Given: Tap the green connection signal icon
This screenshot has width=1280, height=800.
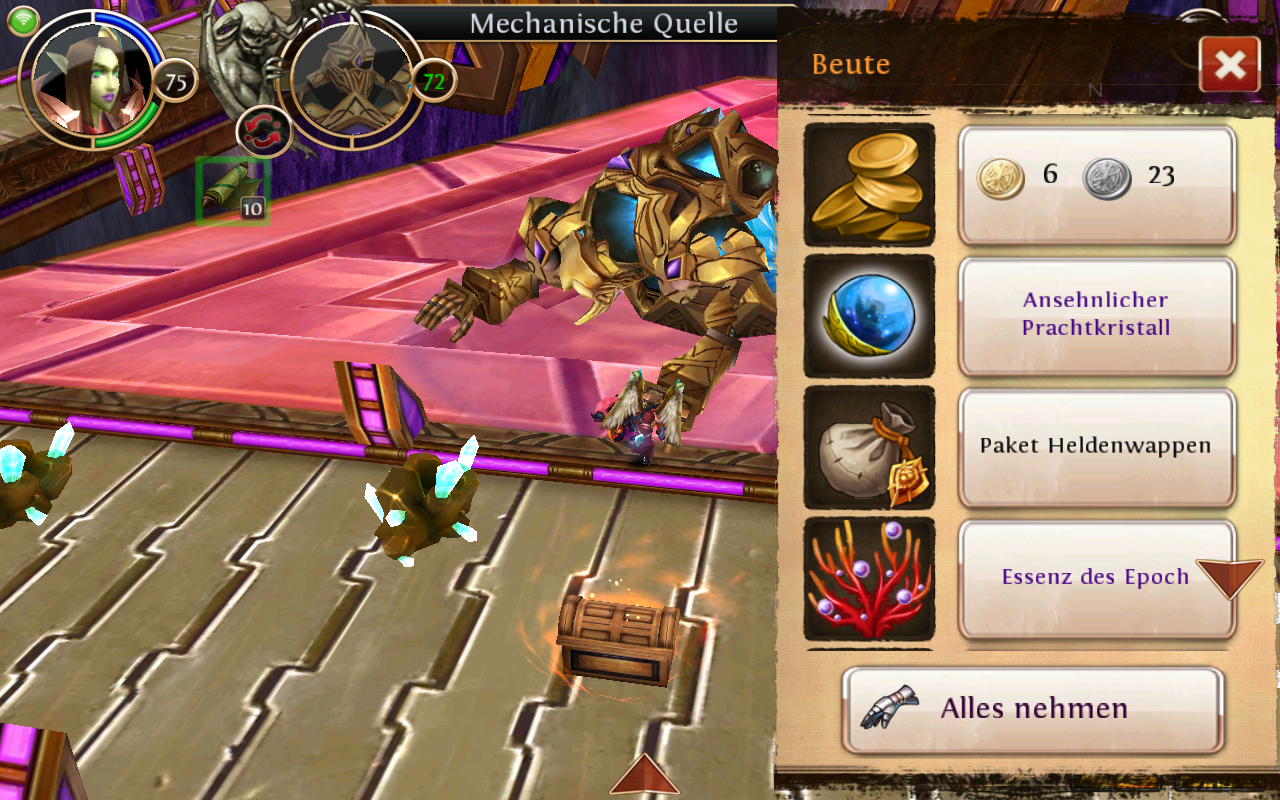Looking at the screenshot, I should (24, 20).
